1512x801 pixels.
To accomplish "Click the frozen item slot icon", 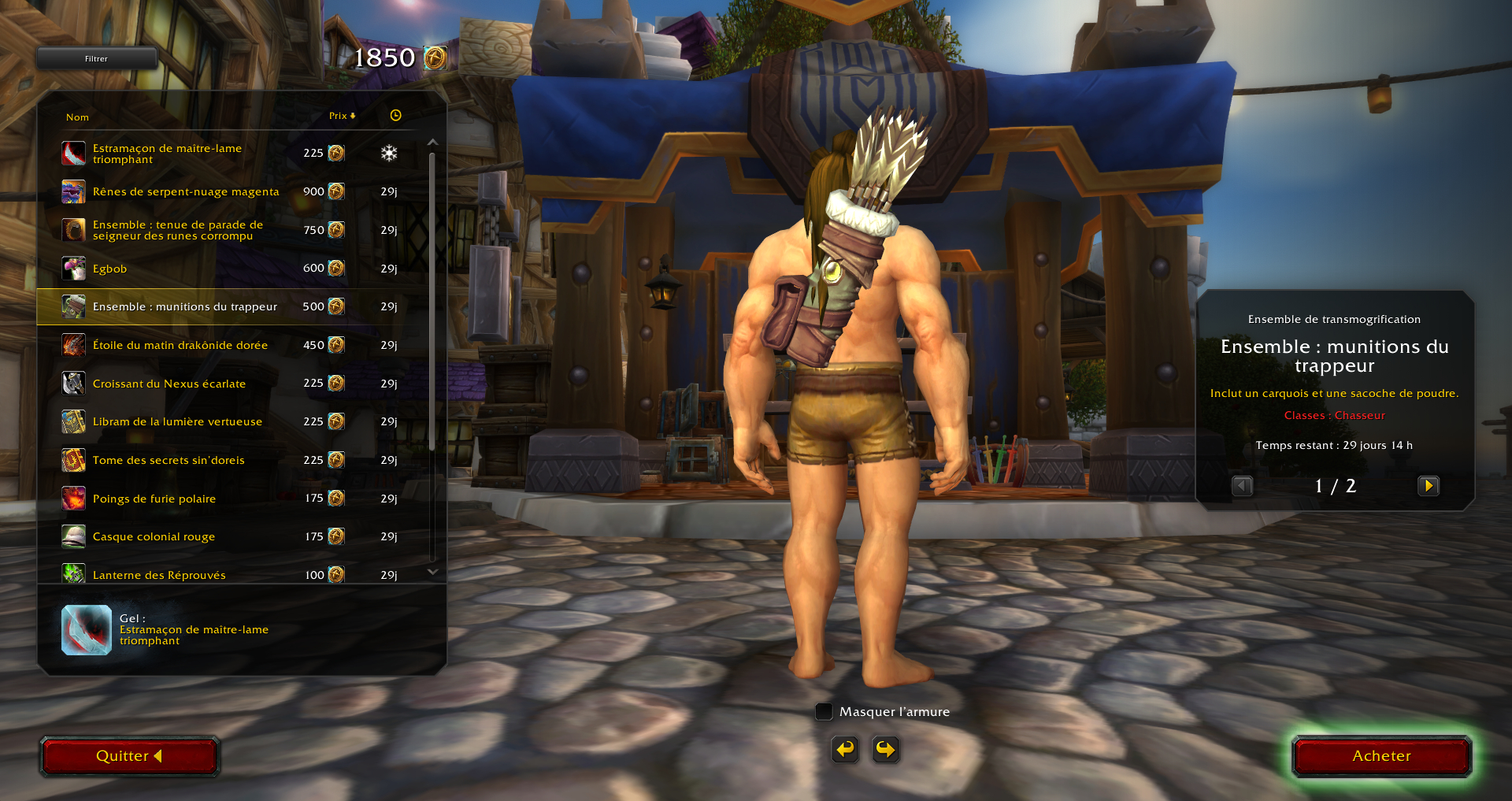I will click(87, 630).
